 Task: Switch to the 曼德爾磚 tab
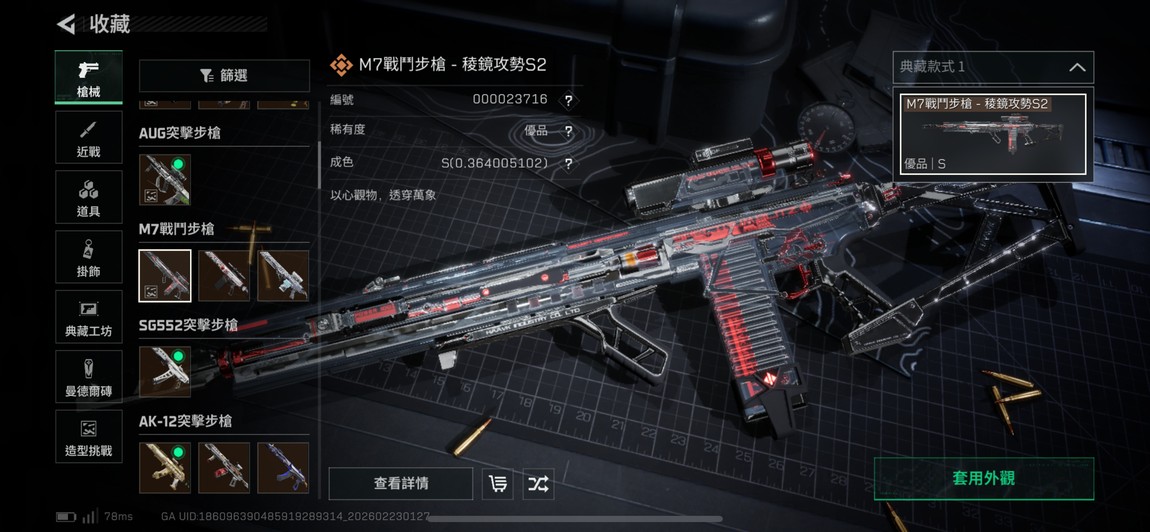click(x=88, y=377)
